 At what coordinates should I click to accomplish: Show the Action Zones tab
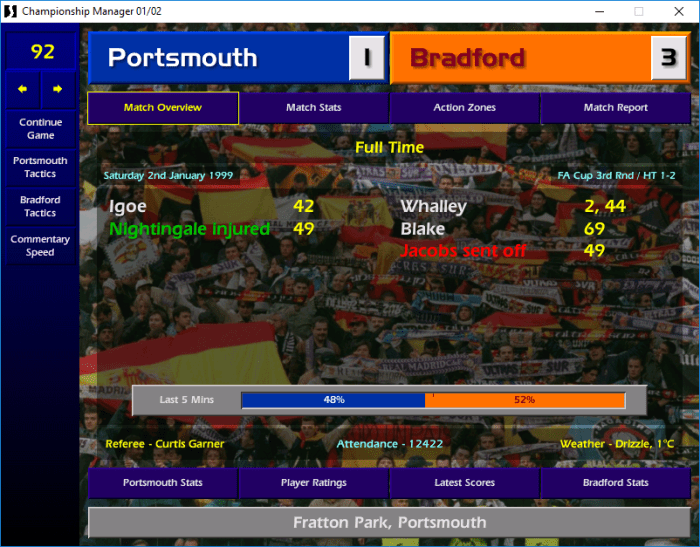click(x=464, y=108)
